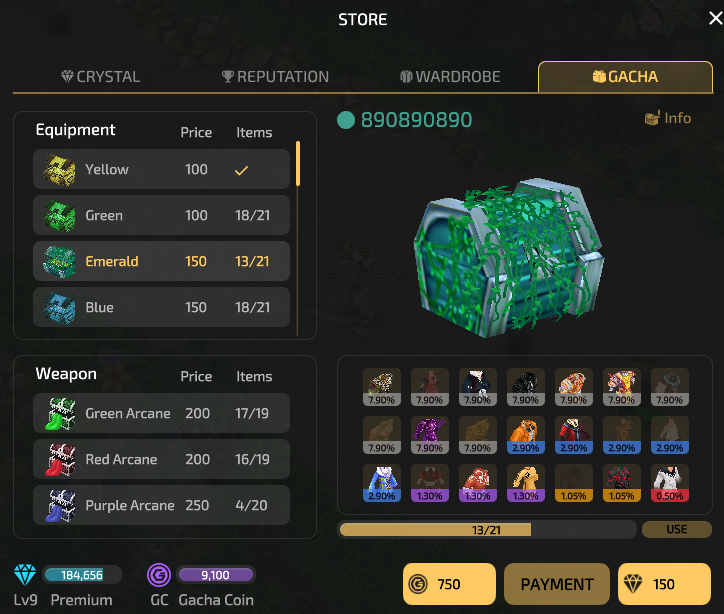The width and height of the screenshot is (724, 614).
Task: View the blue robe 2.90% reward
Action: (381, 481)
